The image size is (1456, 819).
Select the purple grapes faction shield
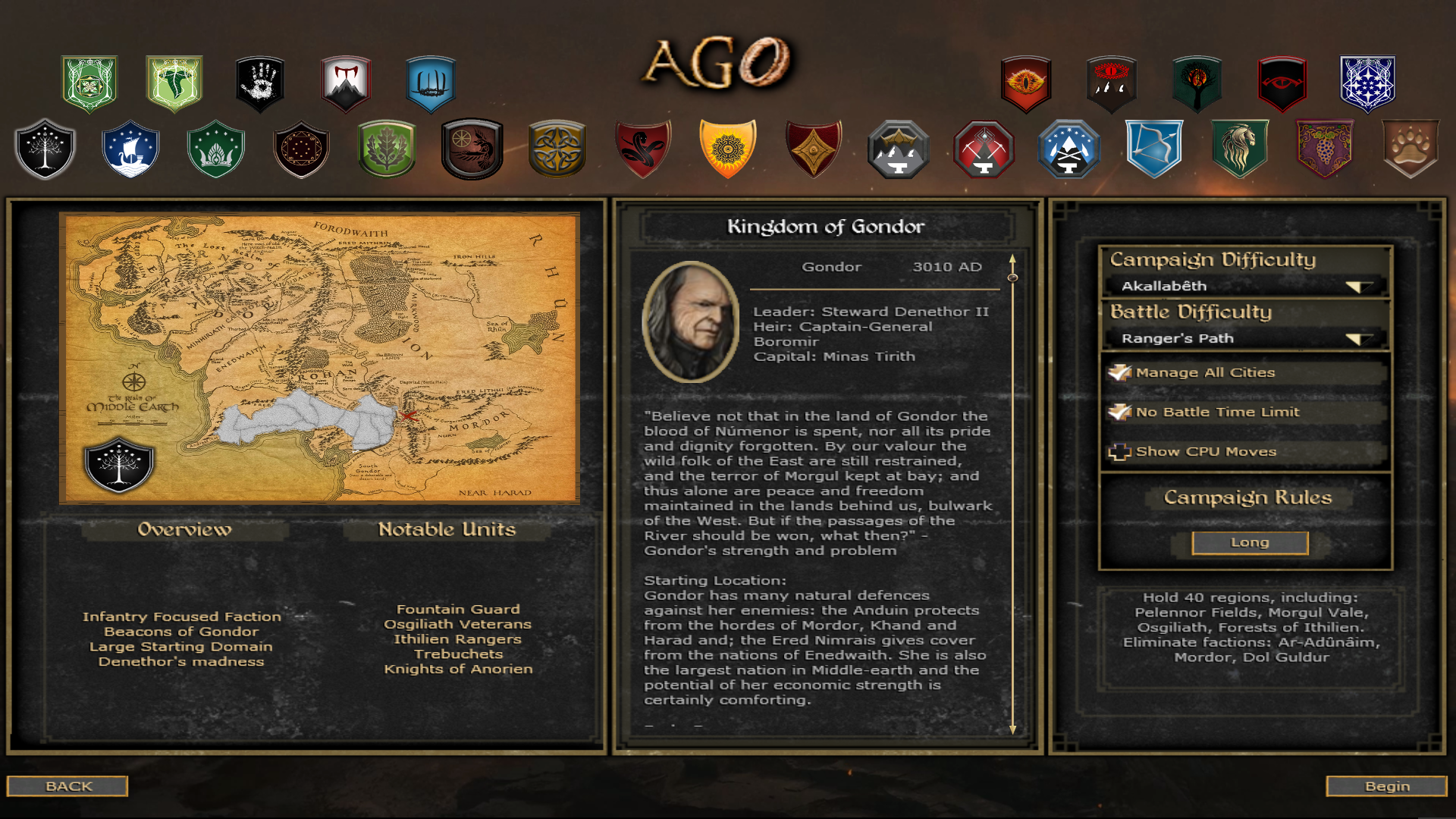(1325, 149)
